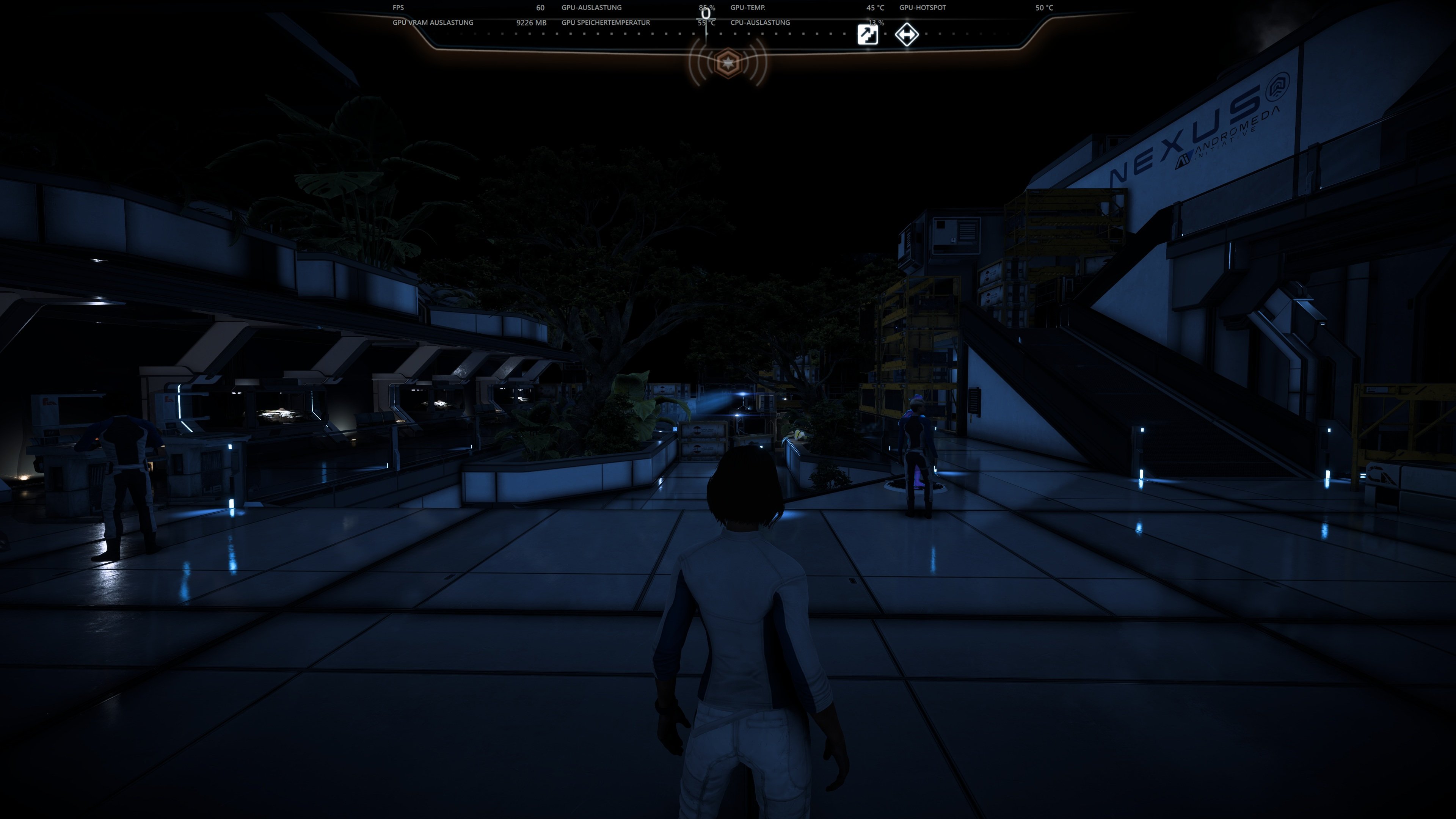Expand the GPU VRAM AUSLASTUNG stat row
This screenshot has width=1456, height=819.
click(x=433, y=23)
